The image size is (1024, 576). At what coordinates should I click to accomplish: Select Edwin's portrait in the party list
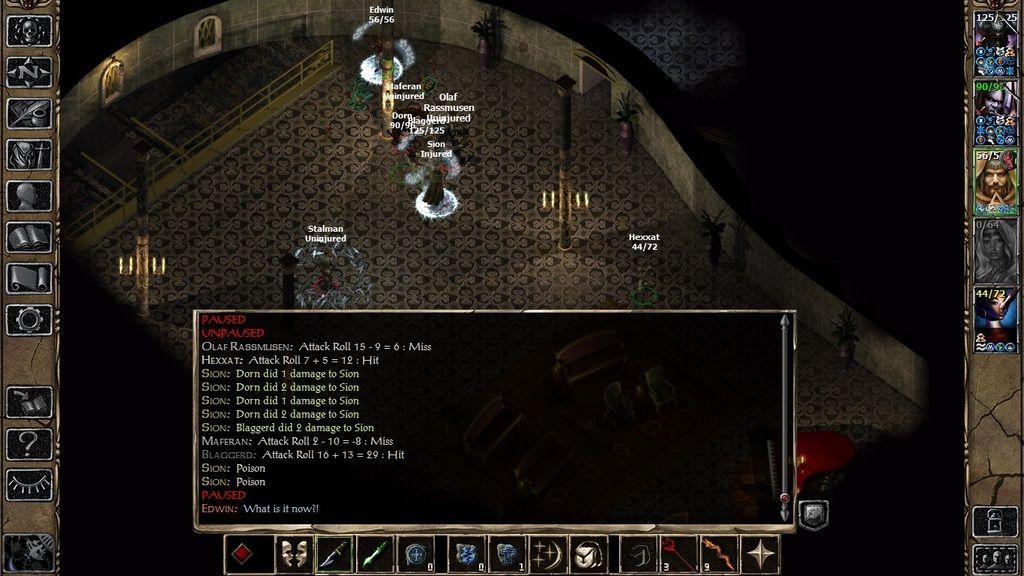coord(995,183)
